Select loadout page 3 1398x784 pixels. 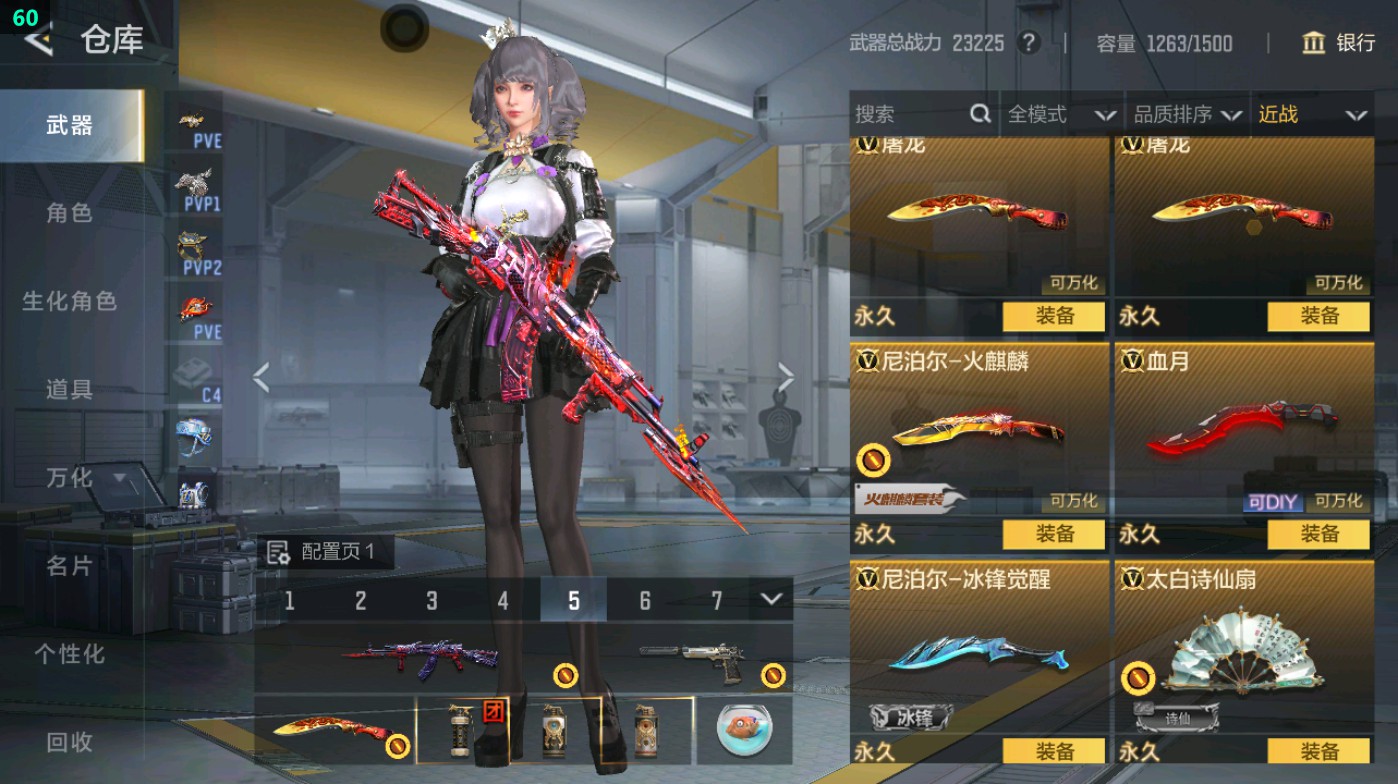click(x=433, y=601)
